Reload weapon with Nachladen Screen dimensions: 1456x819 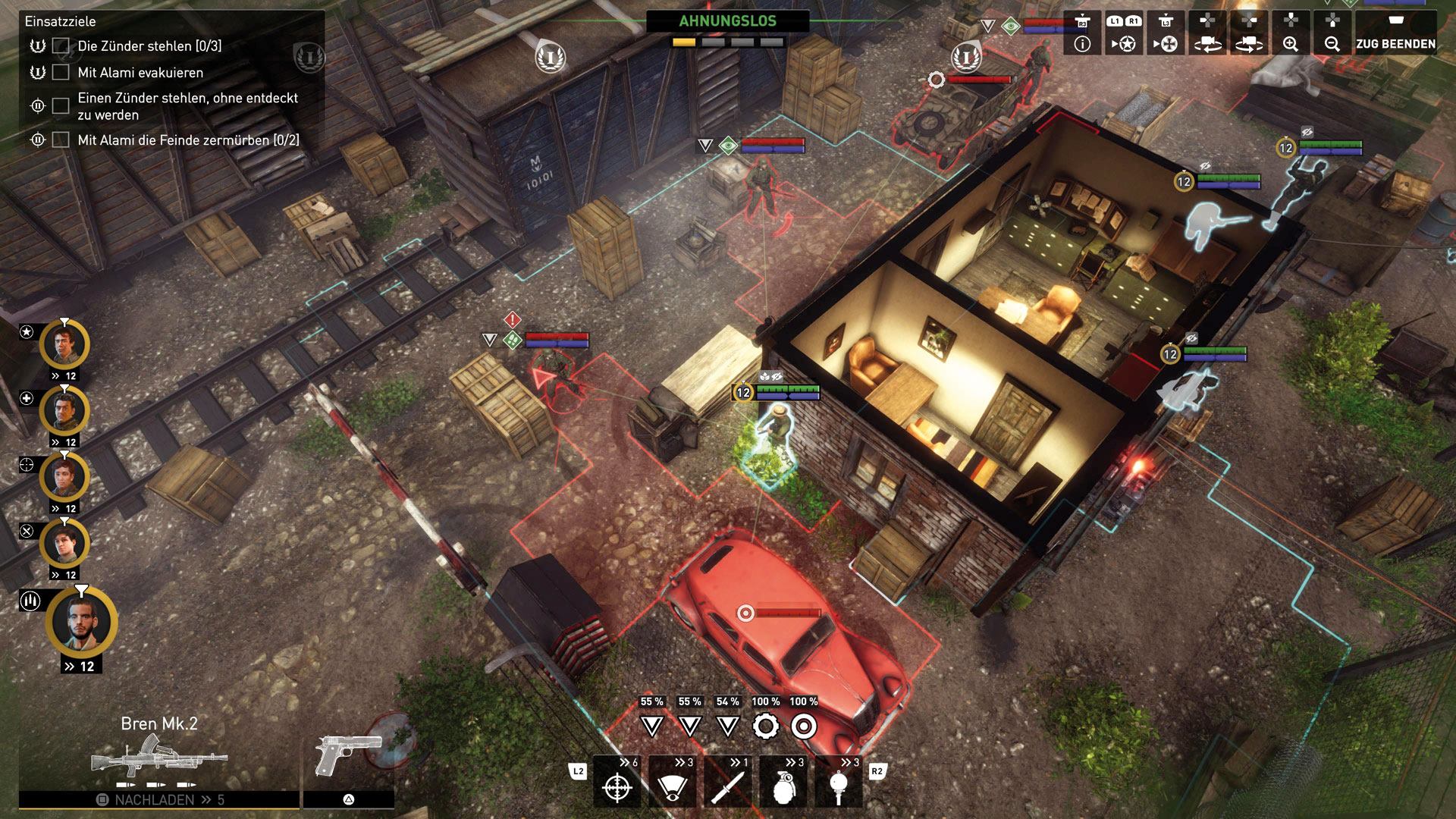pyautogui.click(x=158, y=799)
